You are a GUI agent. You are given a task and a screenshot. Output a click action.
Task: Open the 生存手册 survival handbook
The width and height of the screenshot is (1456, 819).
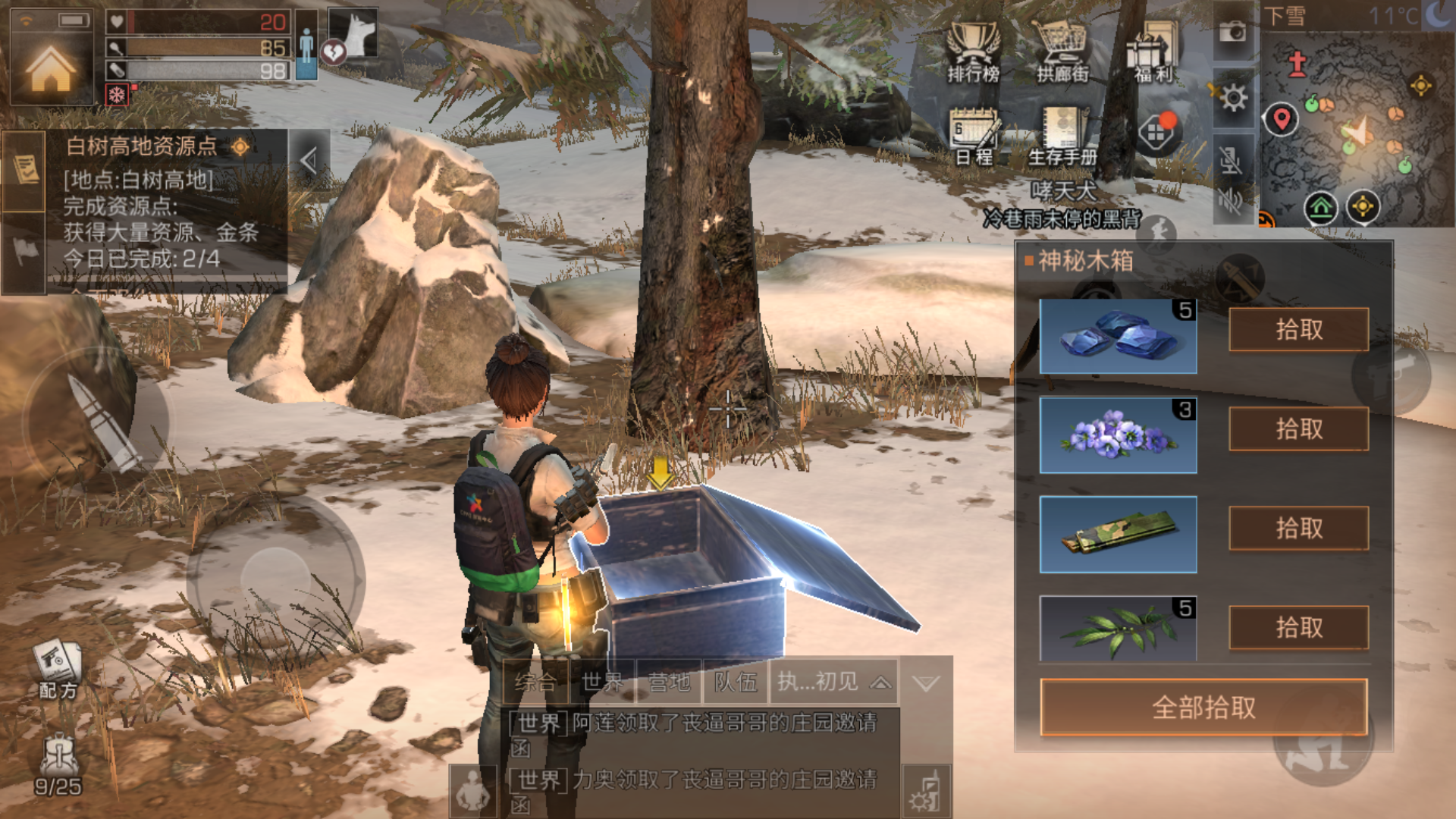click(1062, 135)
